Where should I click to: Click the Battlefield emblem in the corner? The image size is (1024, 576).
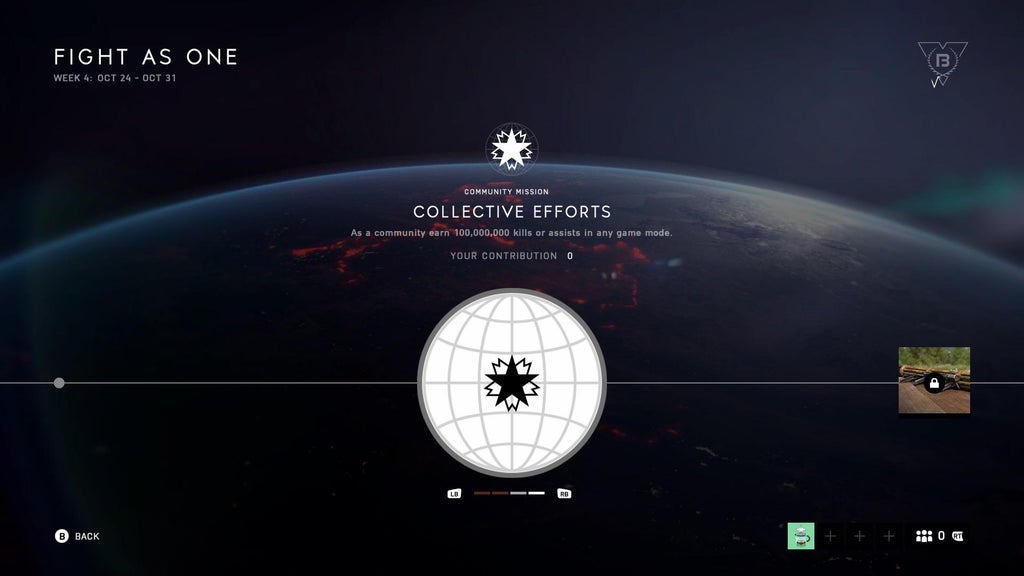(x=941, y=62)
